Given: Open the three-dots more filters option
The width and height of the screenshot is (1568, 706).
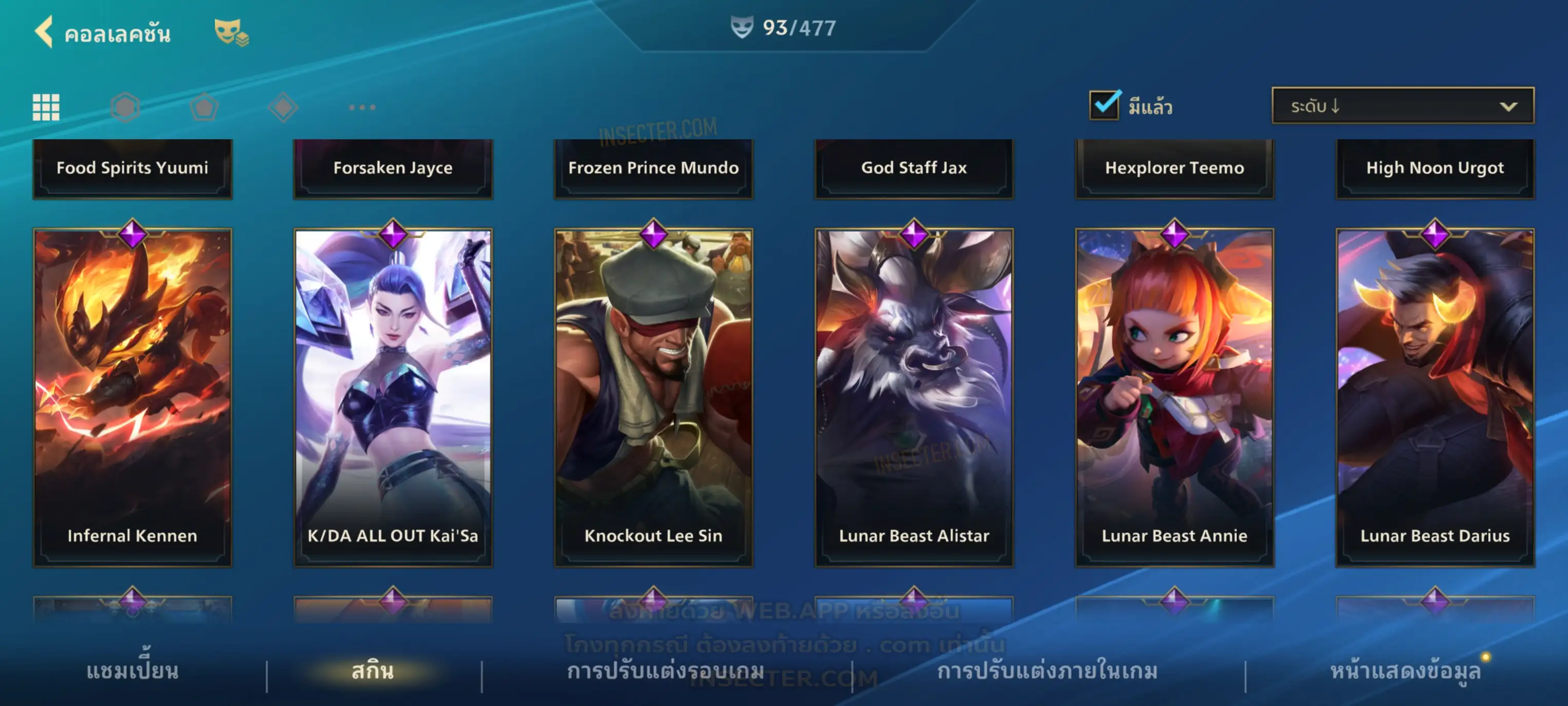Looking at the screenshot, I should click(x=362, y=107).
